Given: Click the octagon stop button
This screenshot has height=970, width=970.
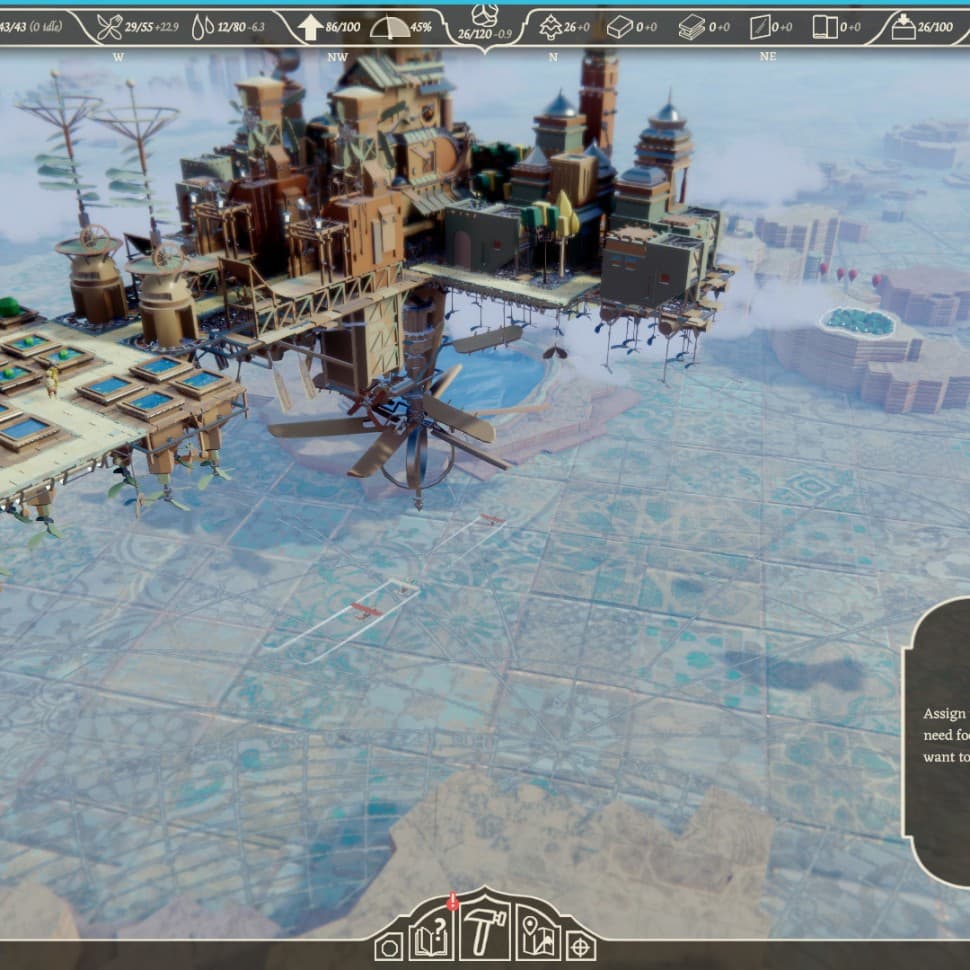Looking at the screenshot, I should [x=391, y=947].
